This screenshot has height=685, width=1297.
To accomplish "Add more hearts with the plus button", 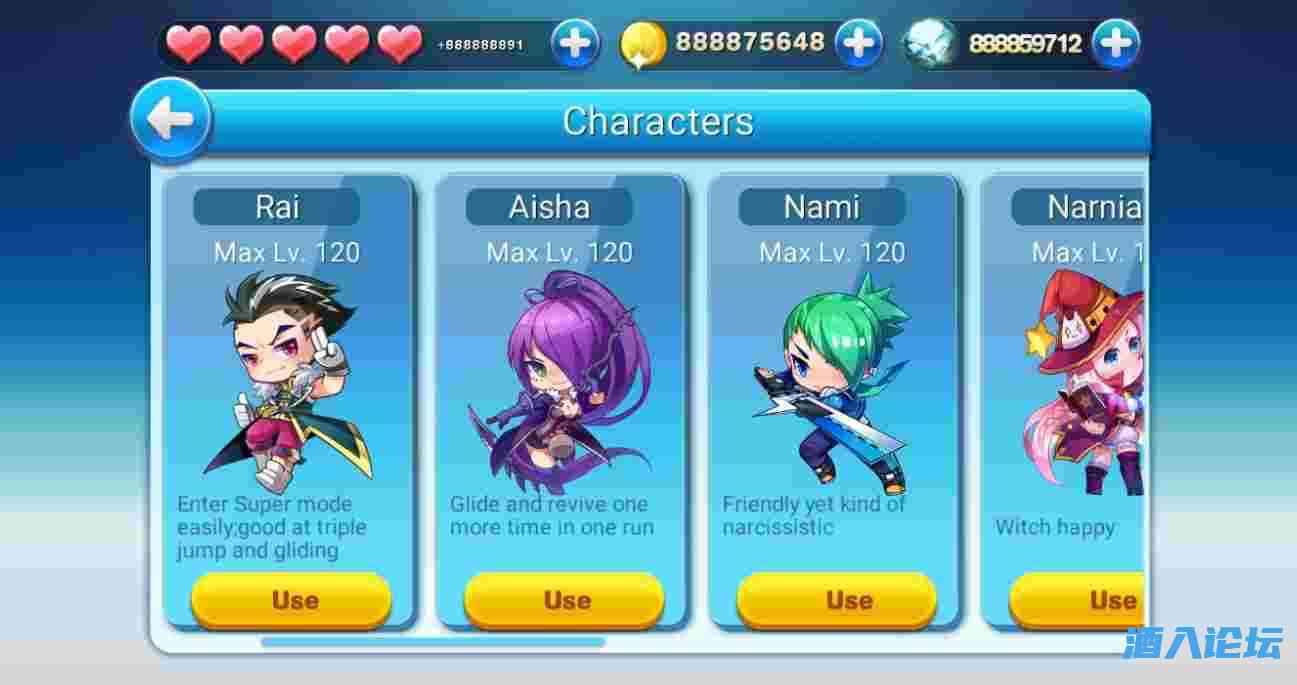I will 575,44.
